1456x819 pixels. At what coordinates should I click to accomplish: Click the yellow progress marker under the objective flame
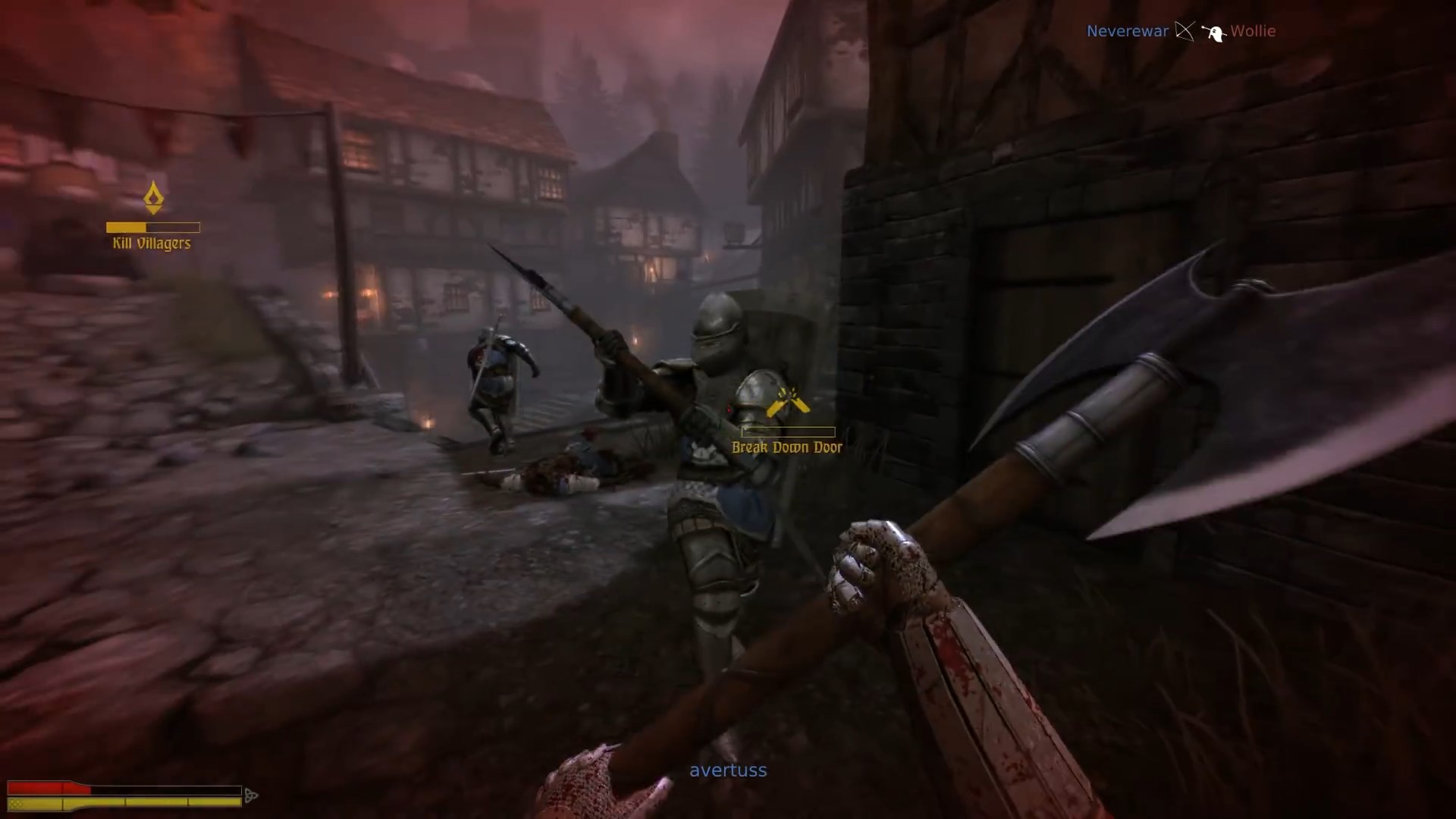[x=127, y=227]
